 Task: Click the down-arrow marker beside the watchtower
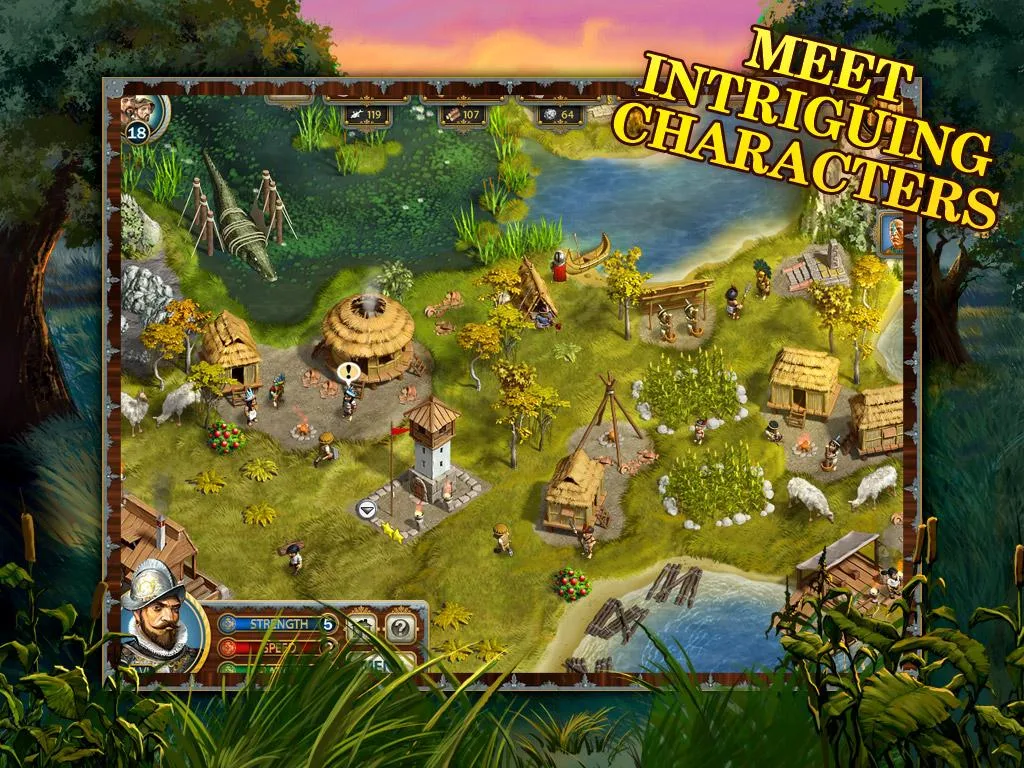(x=366, y=509)
